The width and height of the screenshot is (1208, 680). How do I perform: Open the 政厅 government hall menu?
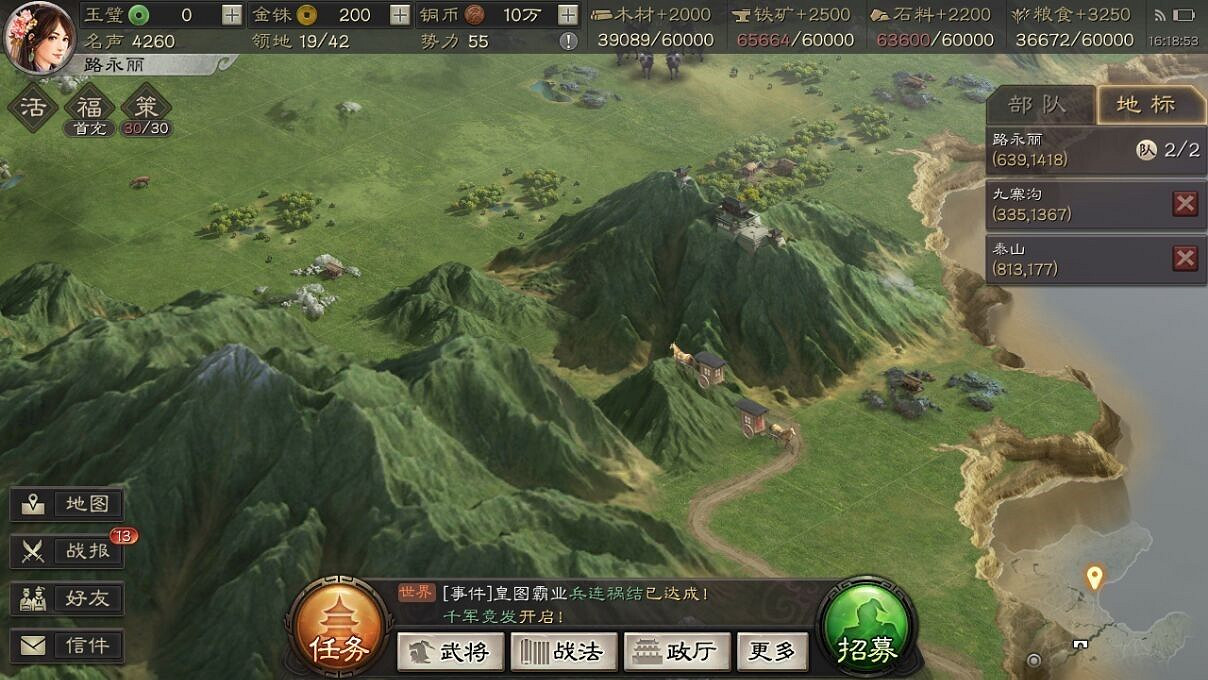(678, 651)
